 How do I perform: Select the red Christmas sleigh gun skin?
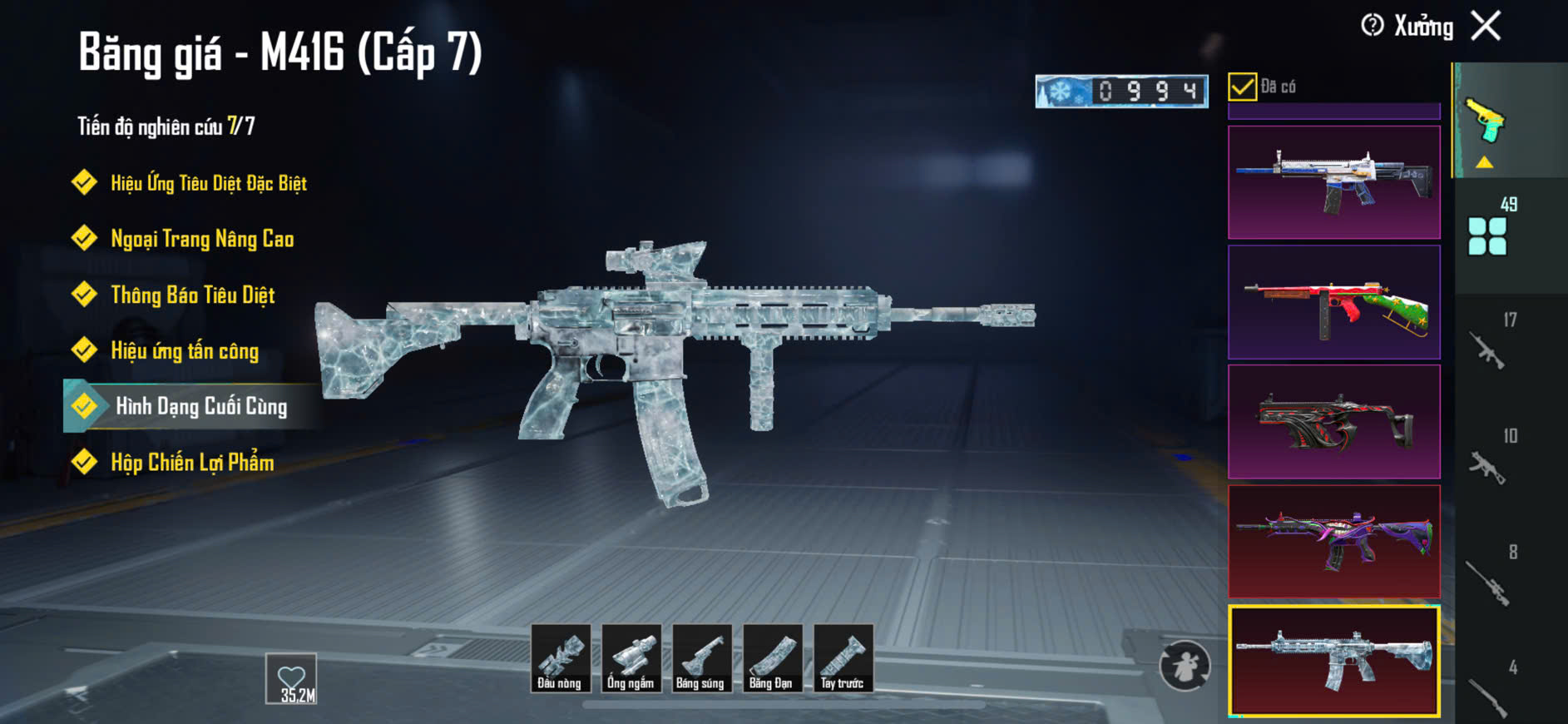tap(1333, 302)
